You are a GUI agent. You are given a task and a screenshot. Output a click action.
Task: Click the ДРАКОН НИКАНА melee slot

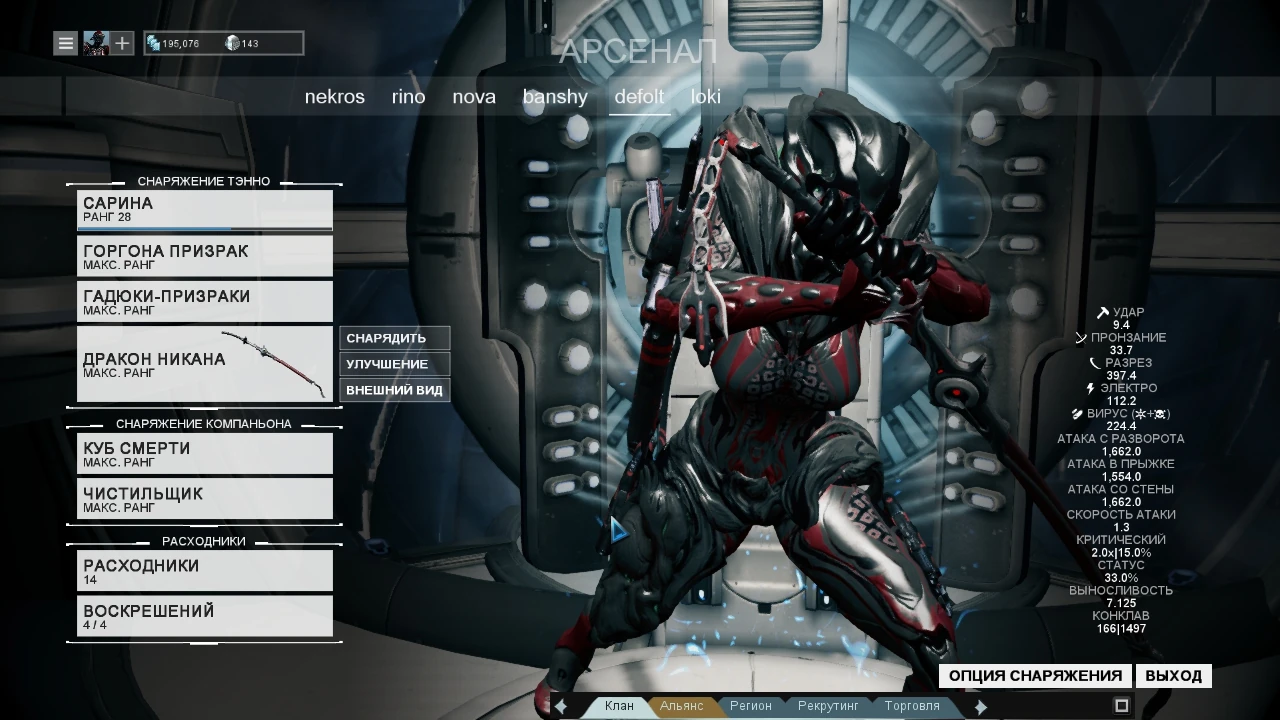click(x=205, y=364)
